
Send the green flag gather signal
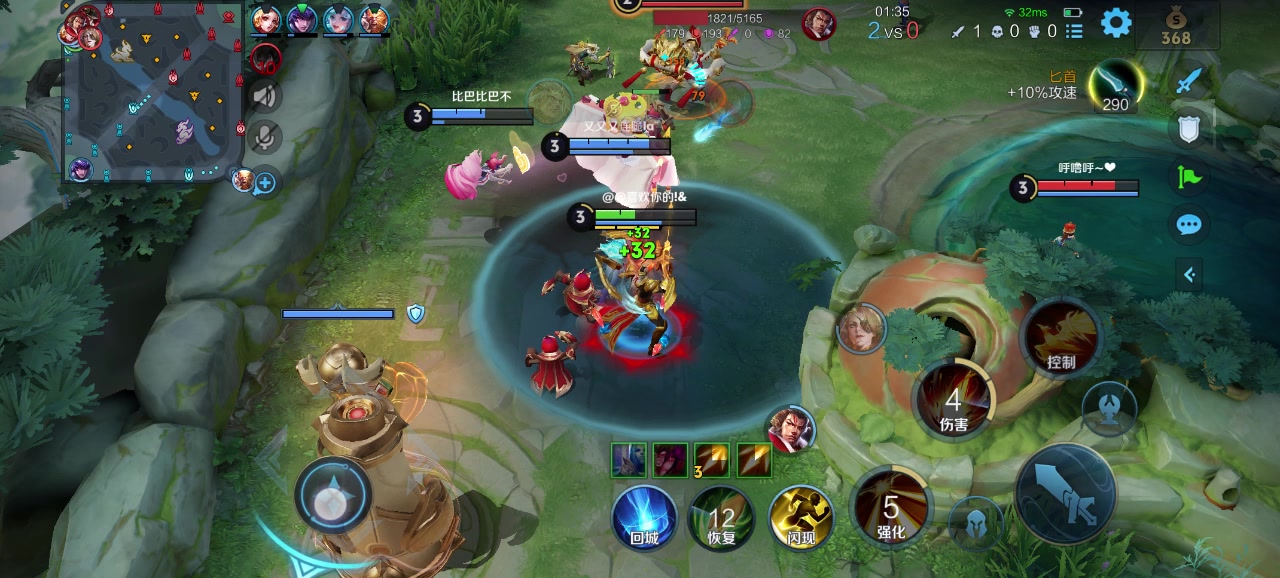click(1189, 177)
